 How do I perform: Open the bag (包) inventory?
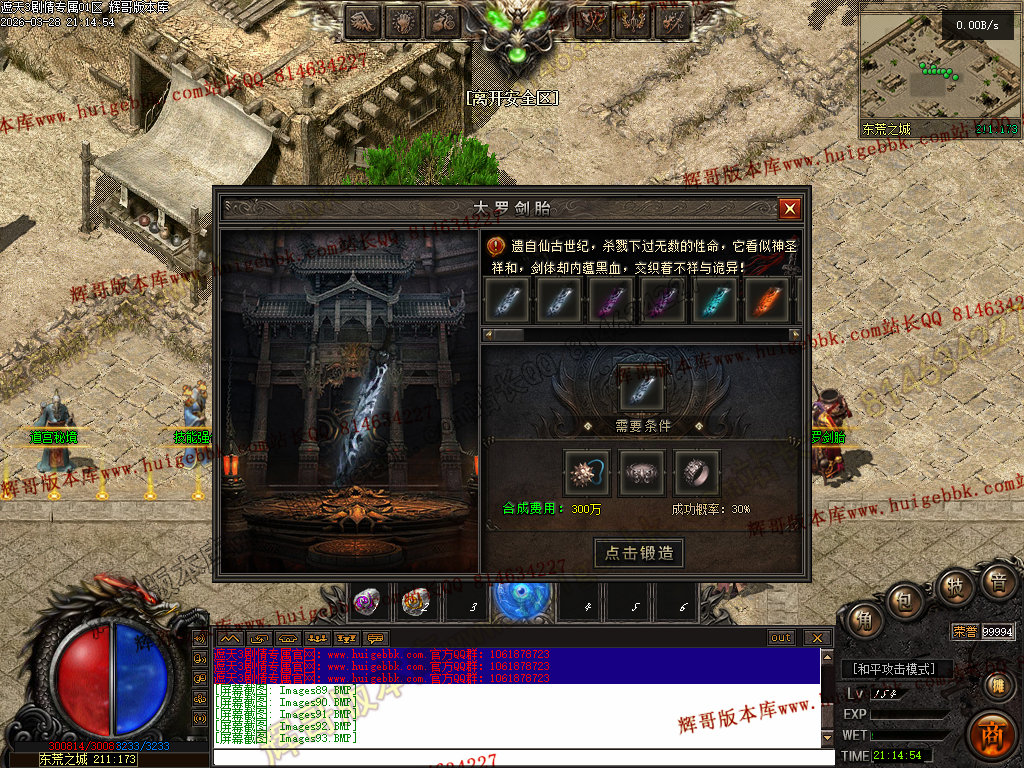906,600
